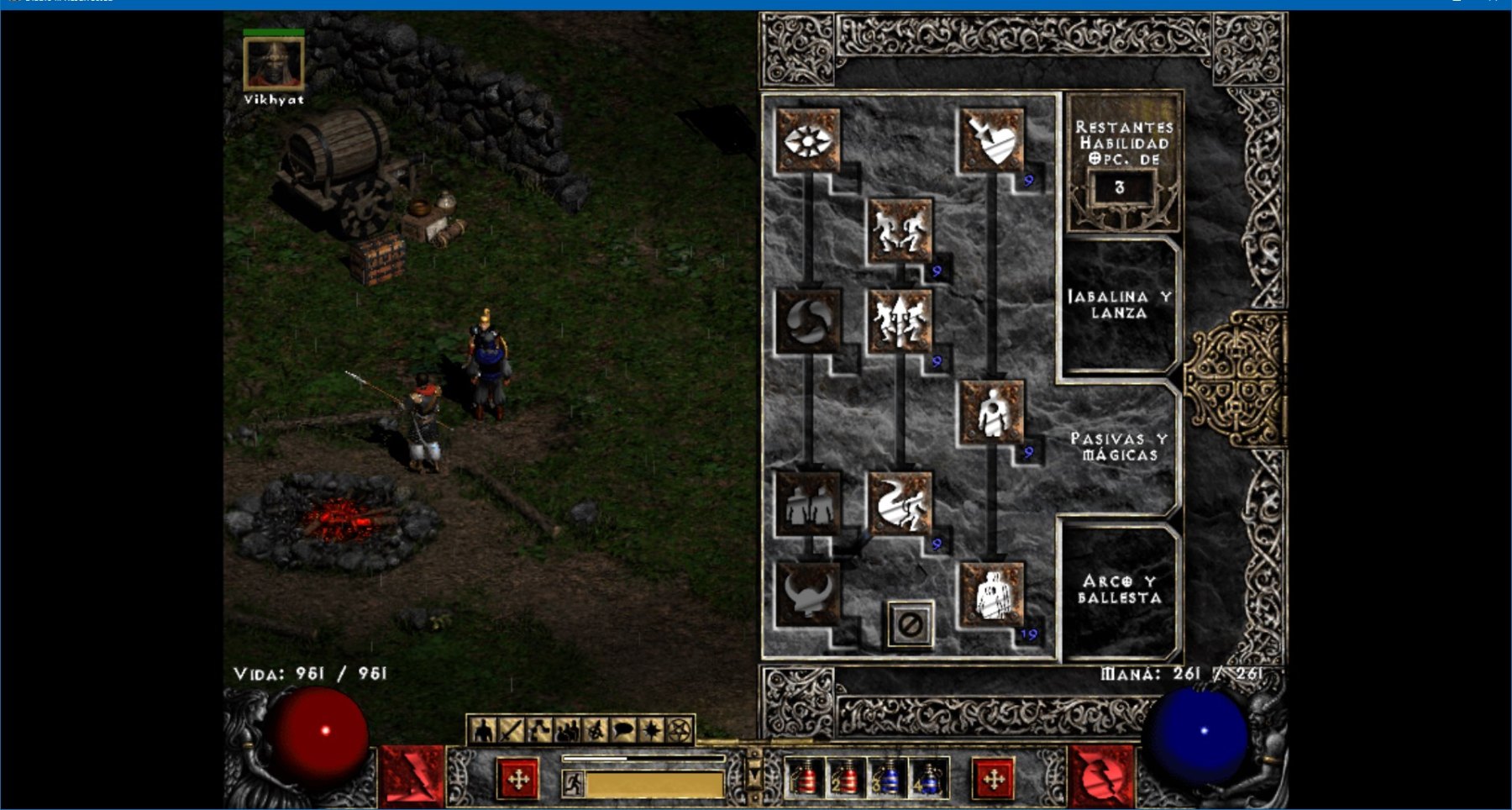Image resolution: width=1512 pixels, height=810 pixels.
Task: Open game menu via pentagram icon
Action: (x=680, y=731)
